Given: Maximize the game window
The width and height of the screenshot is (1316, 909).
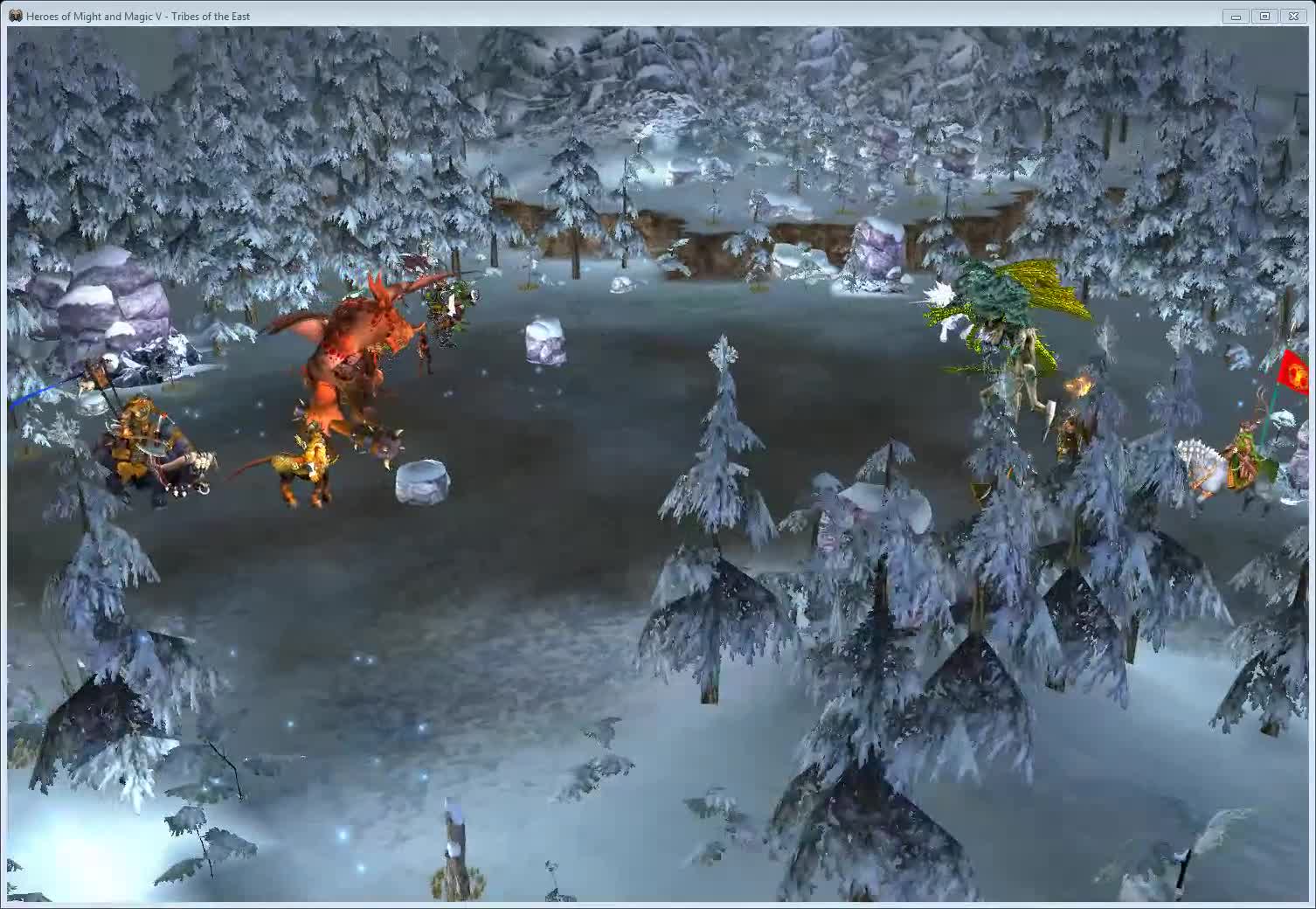Looking at the screenshot, I should [x=1264, y=15].
